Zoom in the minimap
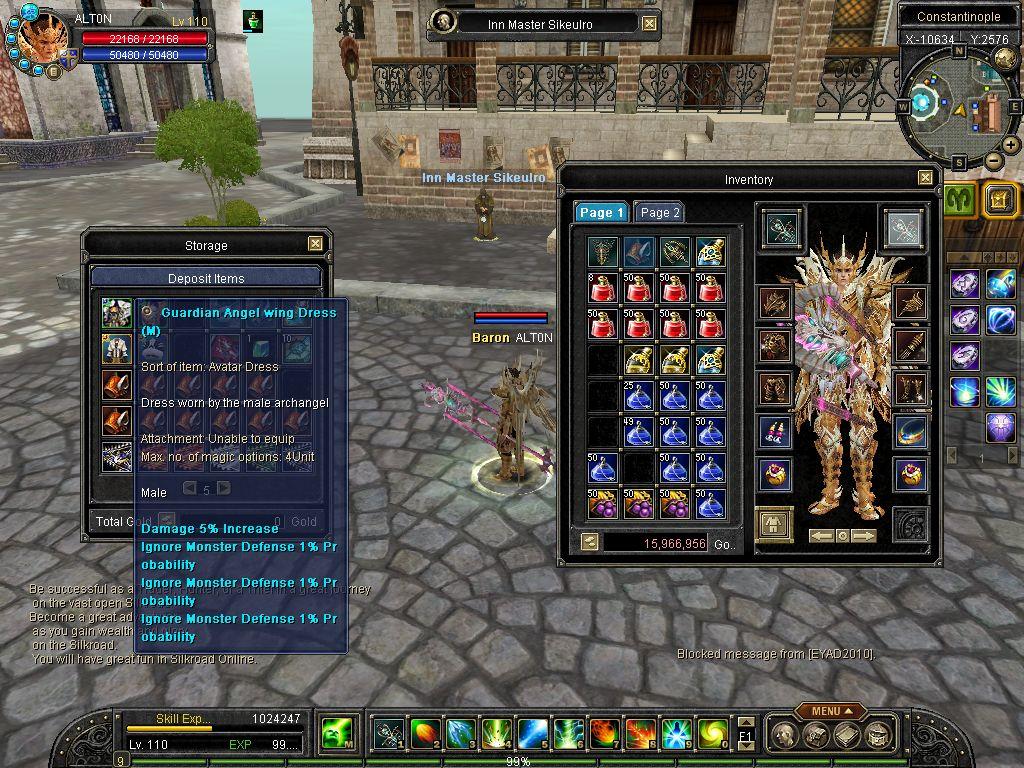 (1011, 145)
